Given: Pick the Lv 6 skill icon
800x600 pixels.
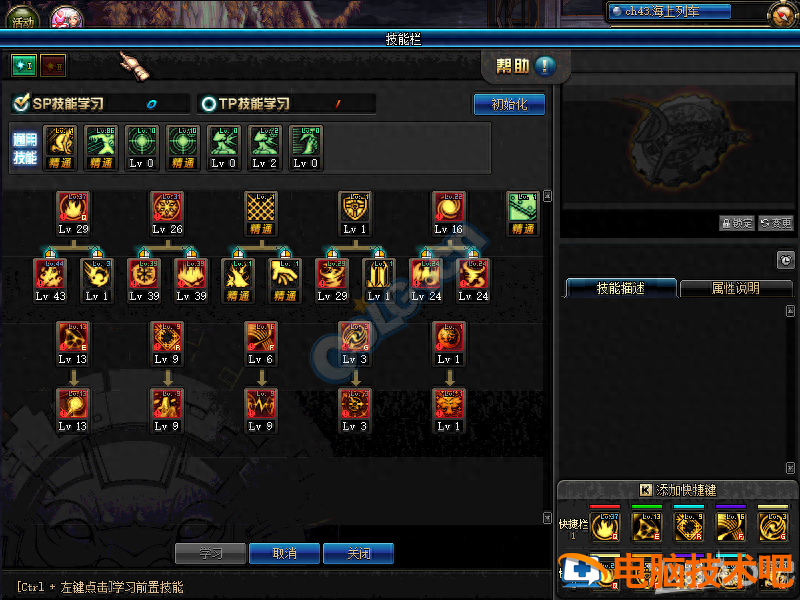Looking at the screenshot, I should point(261,338).
